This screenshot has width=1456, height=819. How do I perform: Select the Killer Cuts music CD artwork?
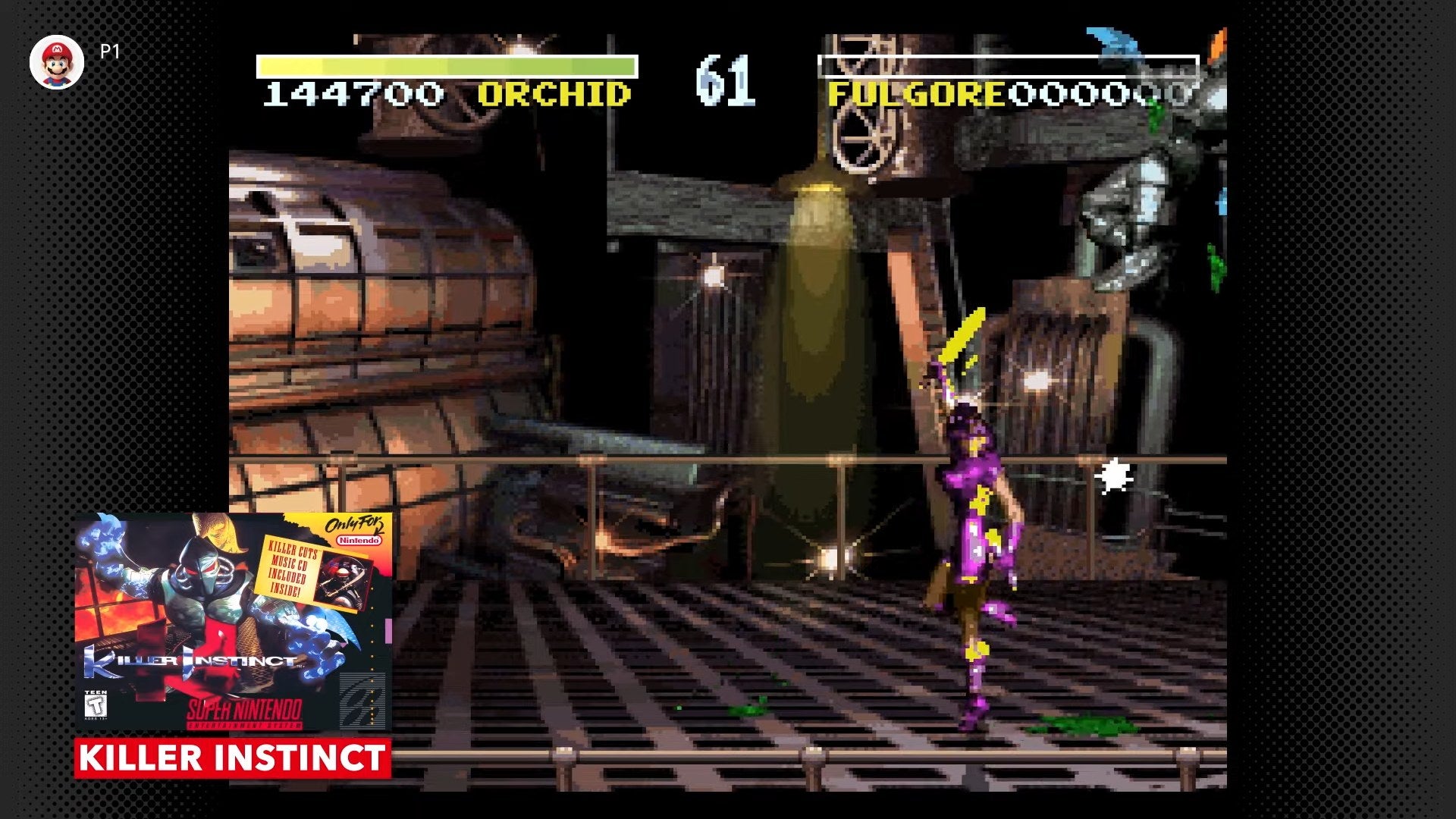342,581
